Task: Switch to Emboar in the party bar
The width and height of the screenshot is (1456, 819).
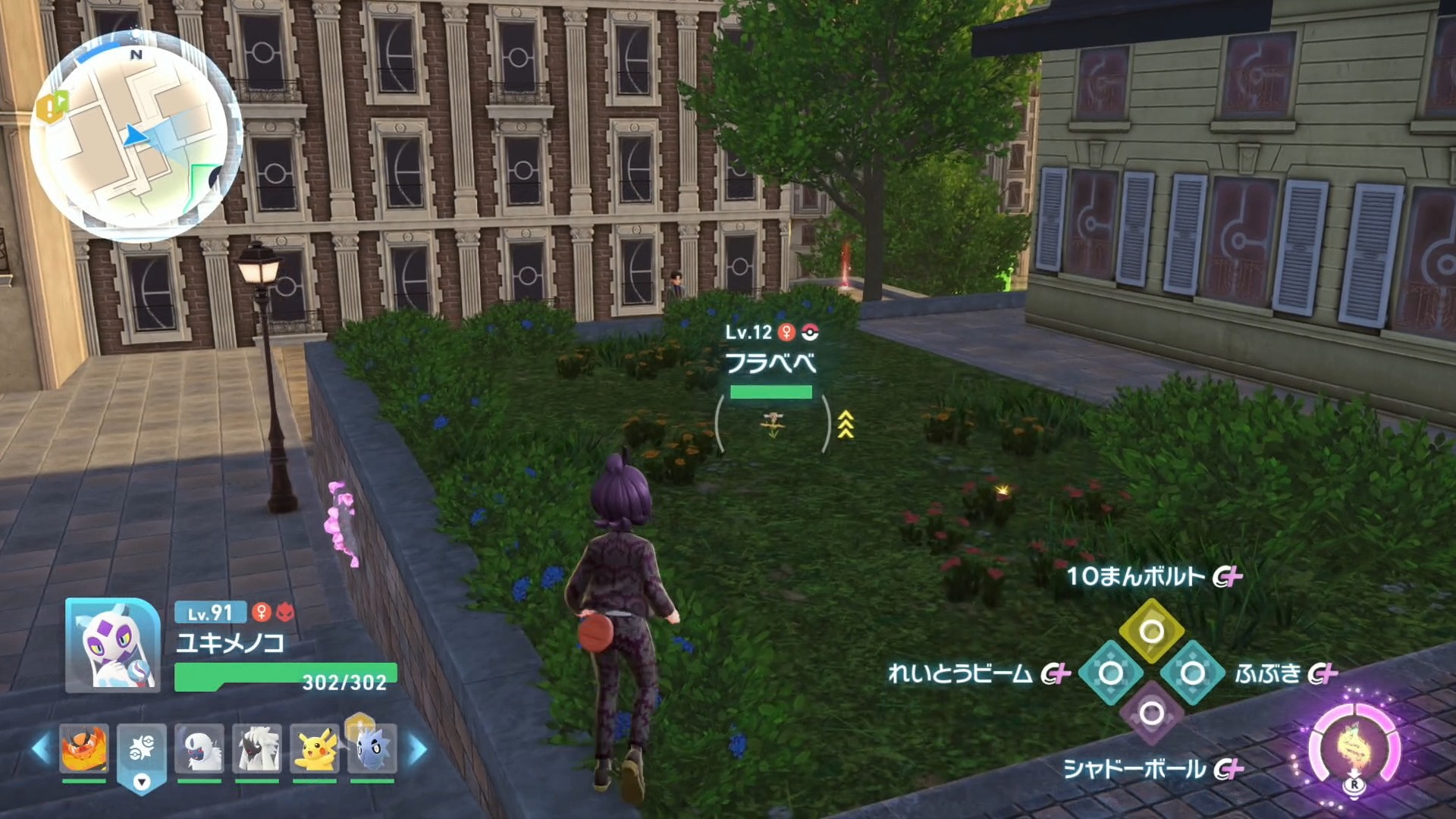Action: (84, 748)
